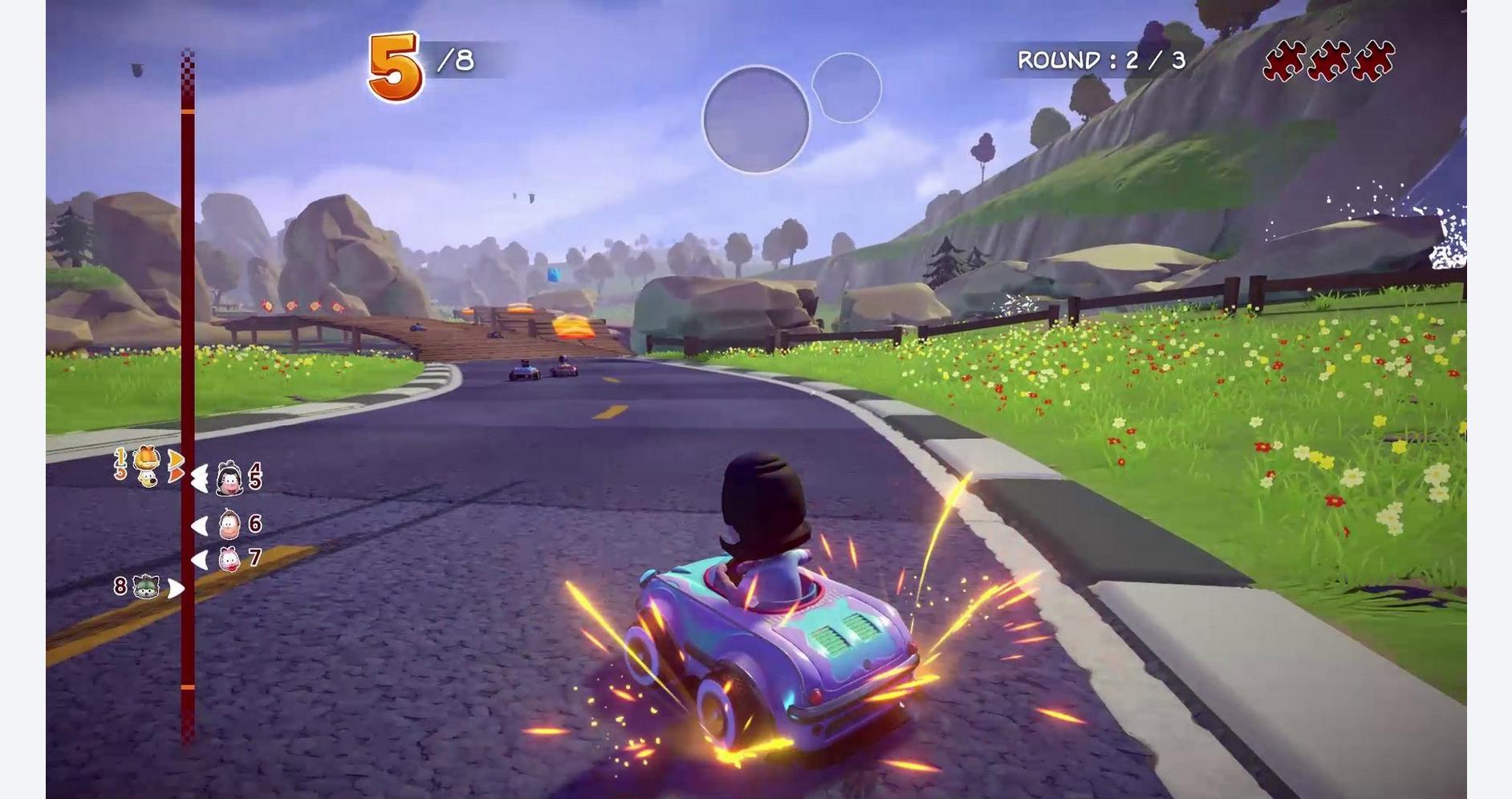Screen dimensions: 1512x799
Task: Select the large empty item slot circle
Action: click(x=756, y=120)
